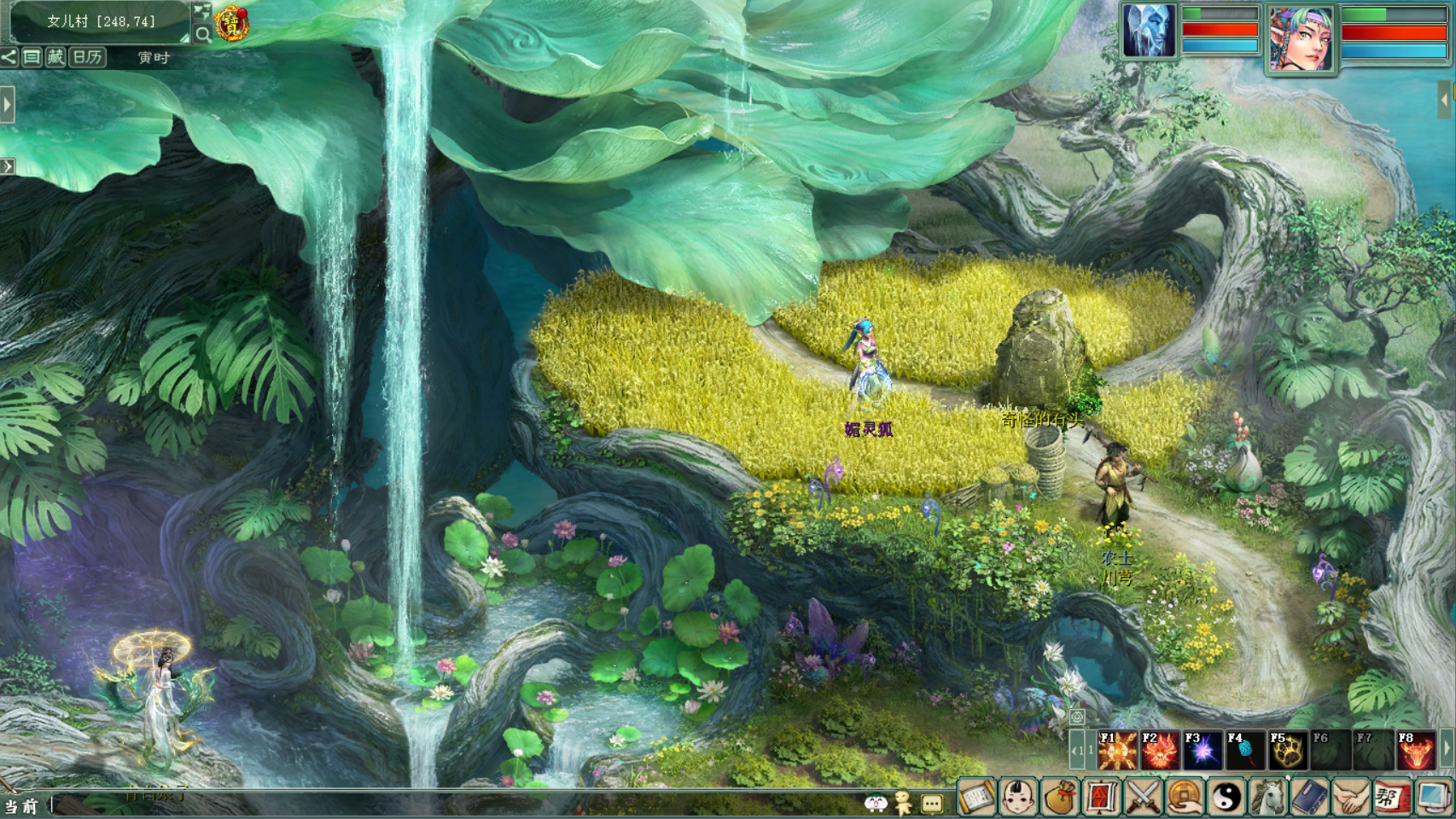This screenshot has height=819, width=1456.
Task: Open the computer monitor system icon
Action: 1434,798
